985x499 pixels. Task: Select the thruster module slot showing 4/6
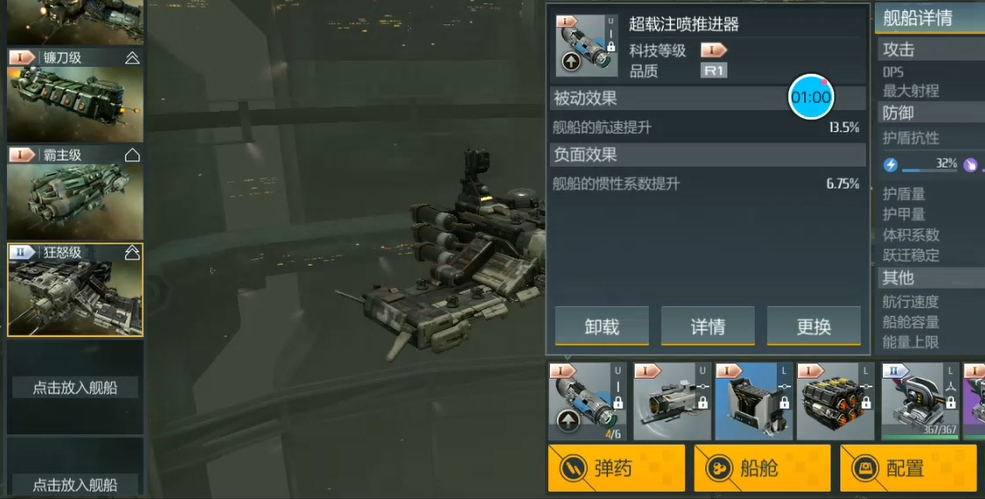click(587, 401)
